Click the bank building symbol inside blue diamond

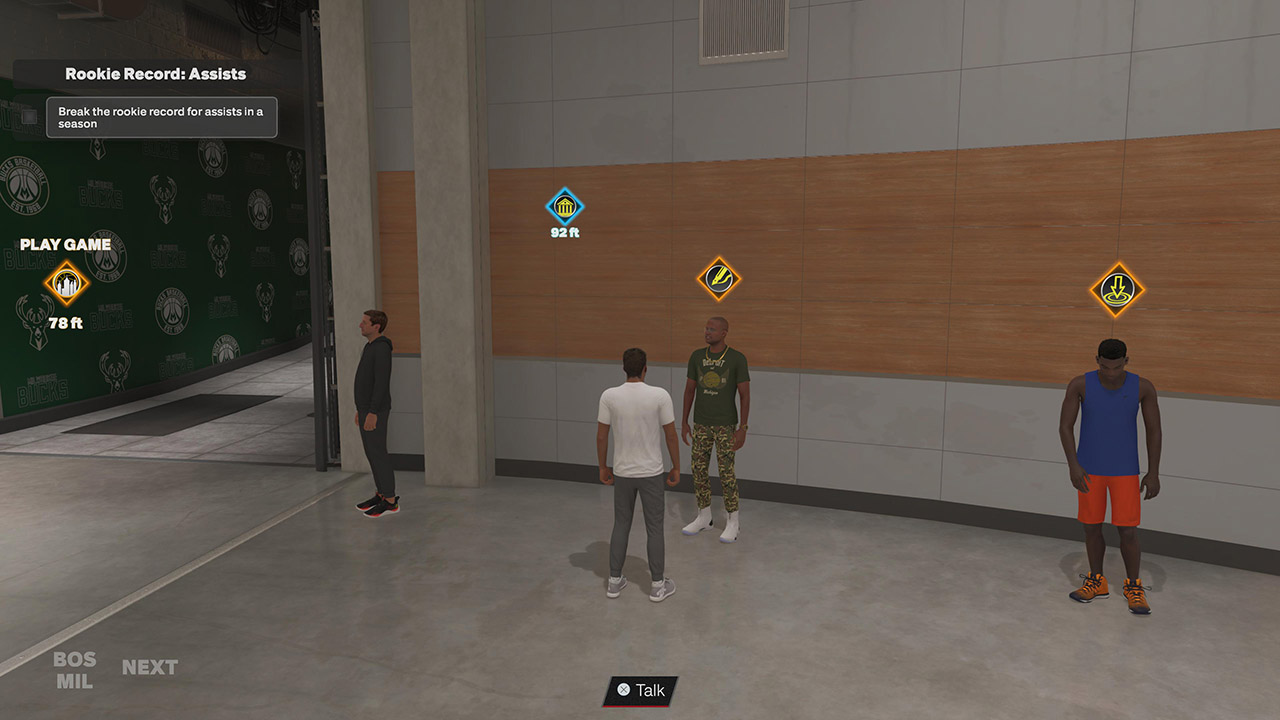tap(565, 207)
